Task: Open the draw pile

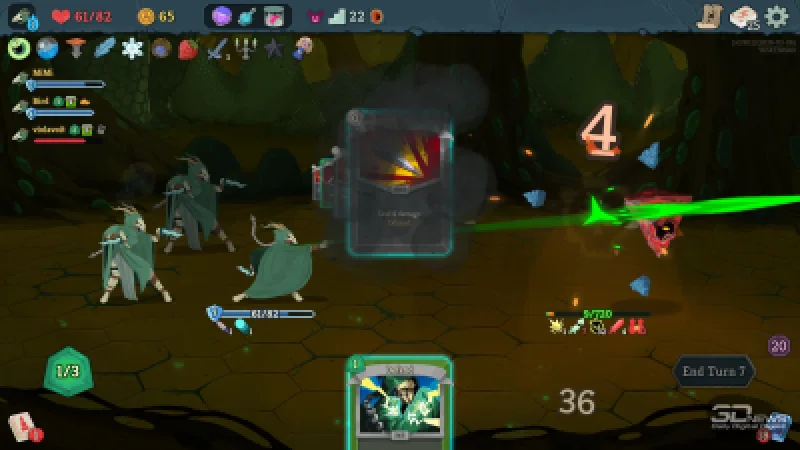Action: pos(22,428)
